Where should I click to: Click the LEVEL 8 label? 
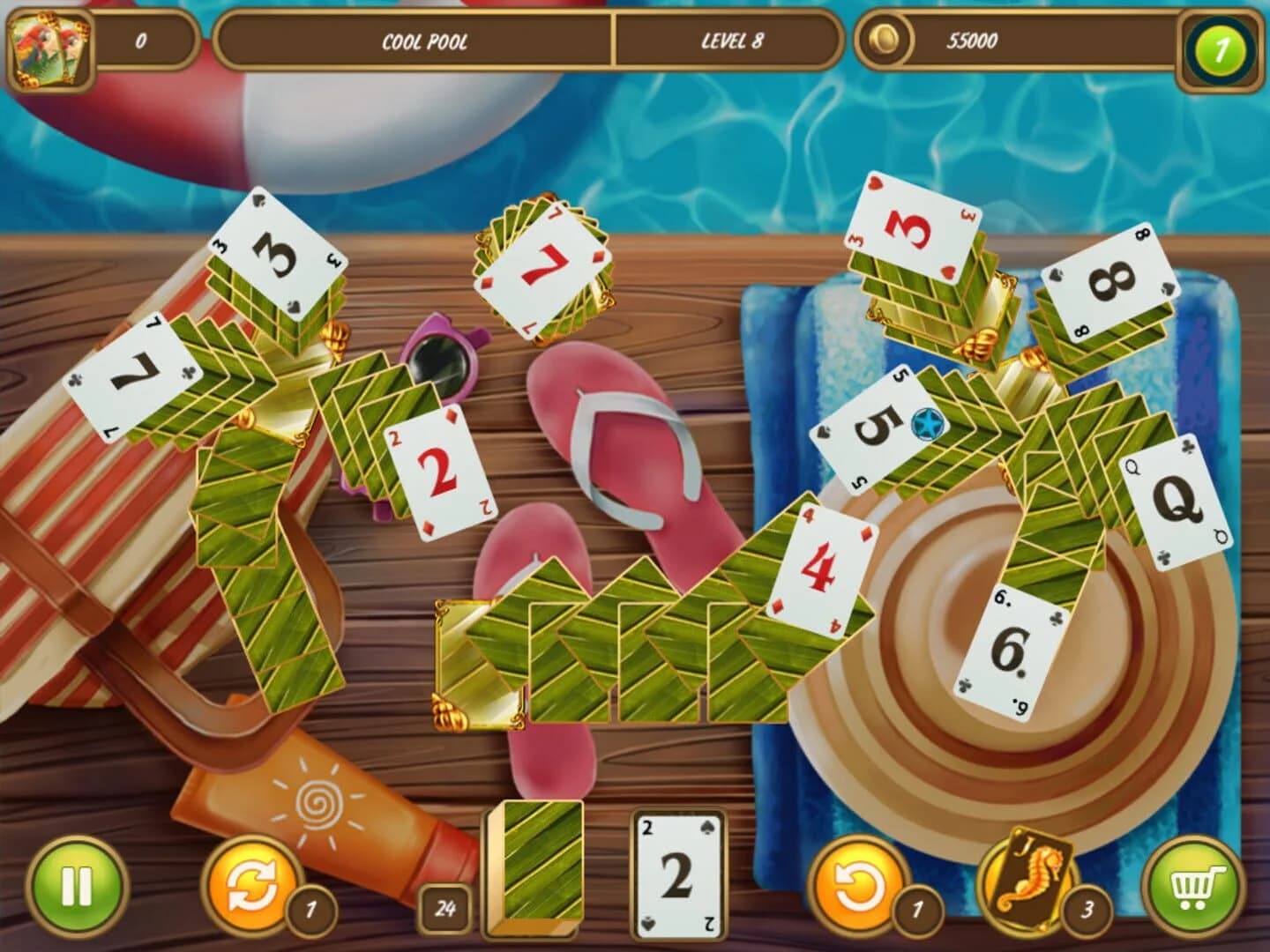pyautogui.click(x=730, y=39)
